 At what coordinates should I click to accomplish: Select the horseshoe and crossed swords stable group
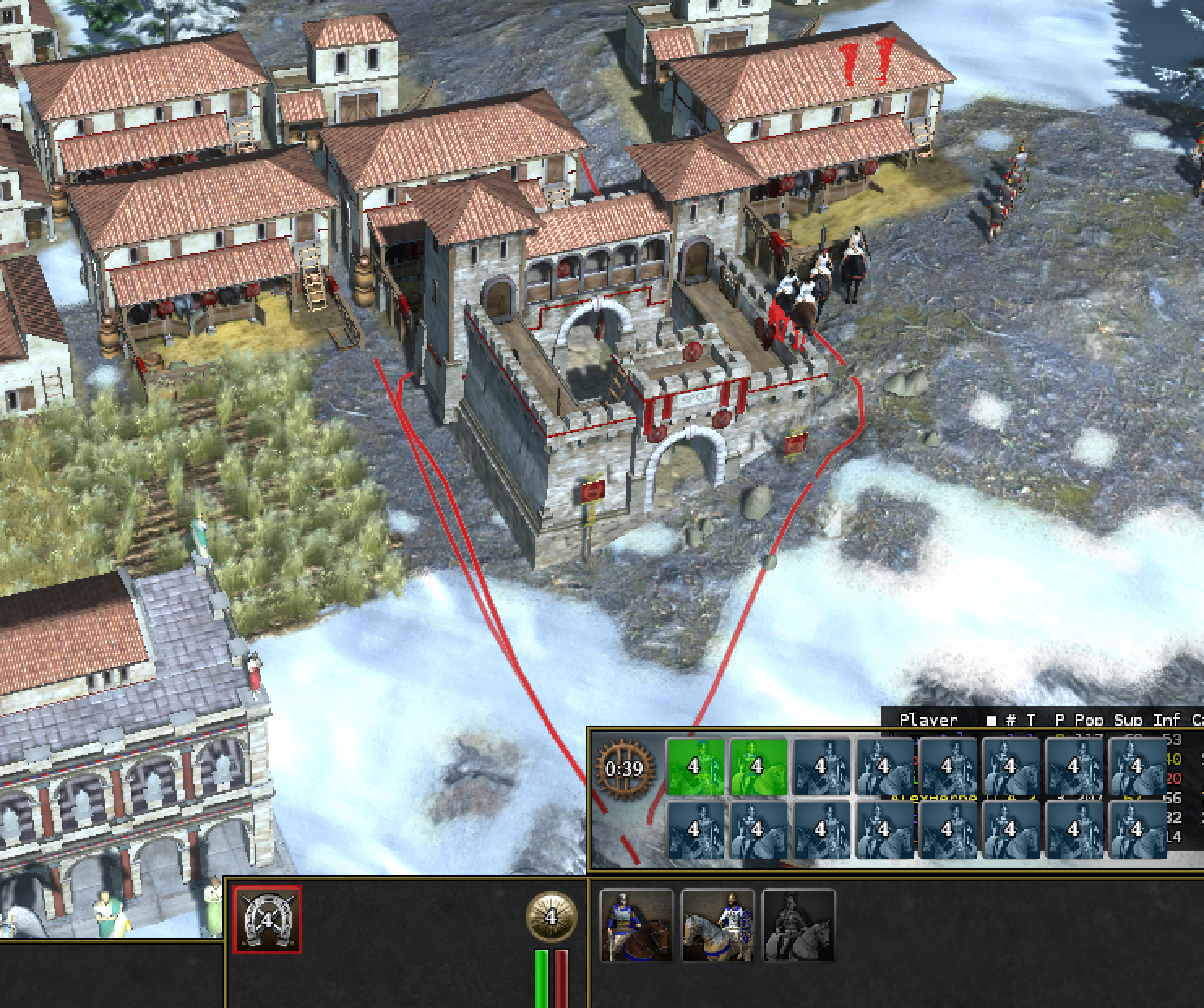pyautogui.click(x=267, y=920)
